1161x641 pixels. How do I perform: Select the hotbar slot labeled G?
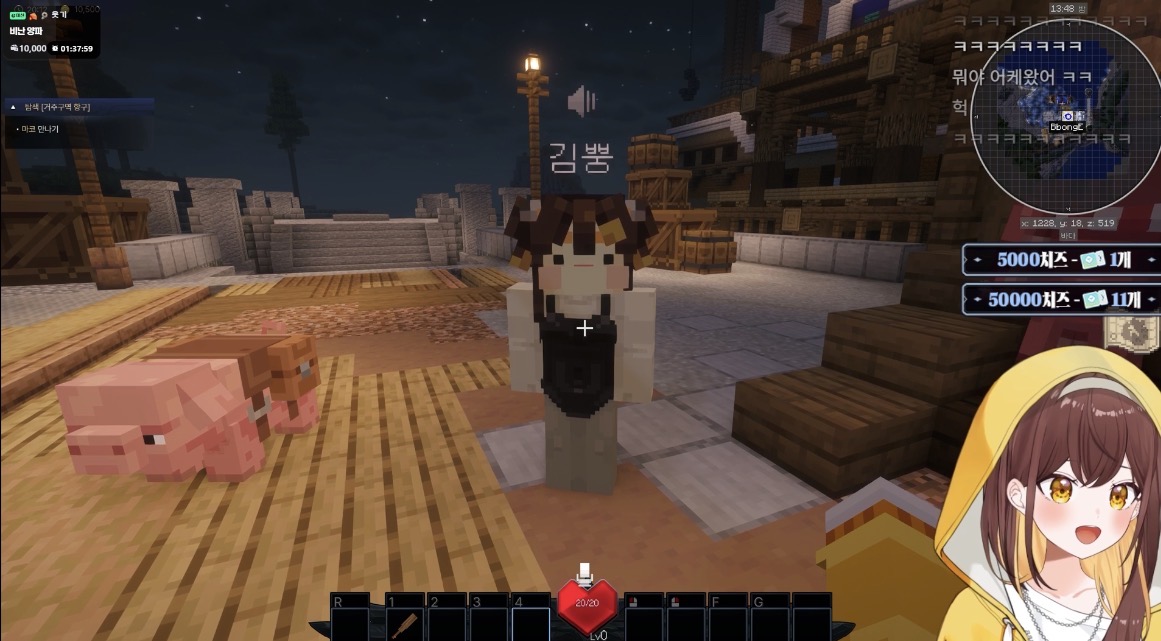pos(769,620)
